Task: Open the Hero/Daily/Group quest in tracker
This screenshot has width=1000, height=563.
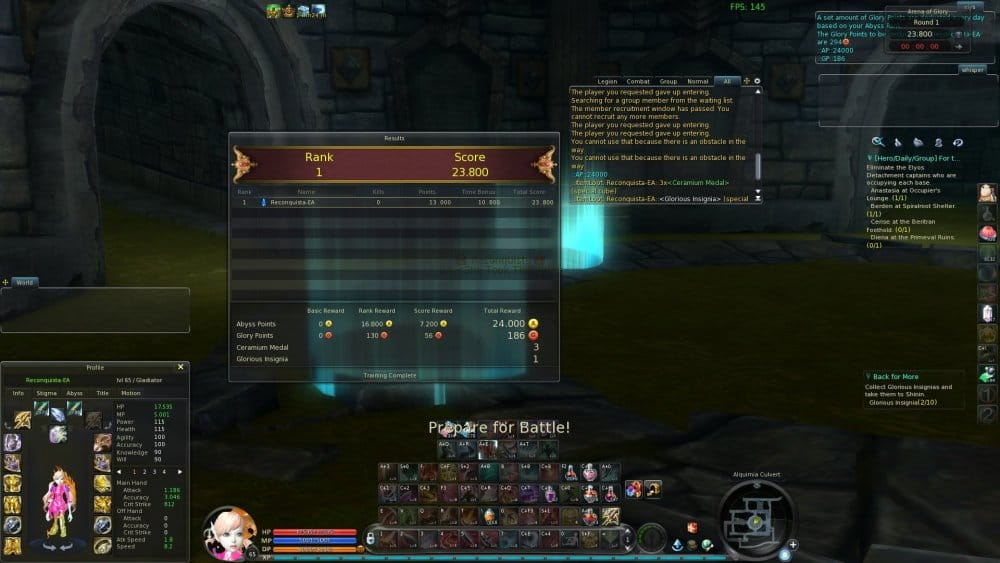Action: 914,158
